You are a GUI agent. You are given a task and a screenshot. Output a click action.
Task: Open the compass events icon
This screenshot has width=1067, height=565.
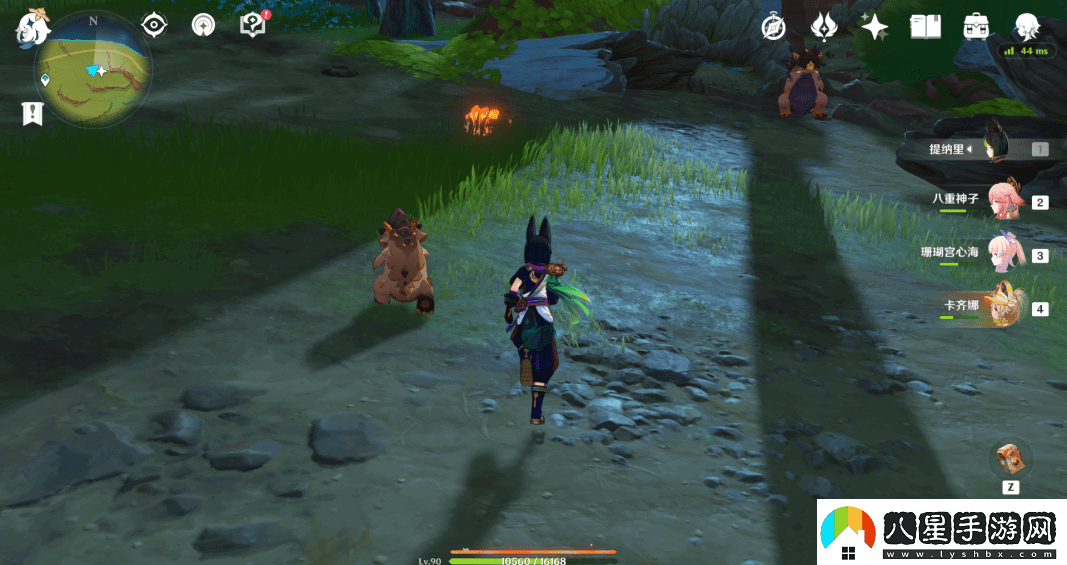pos(772,27)
